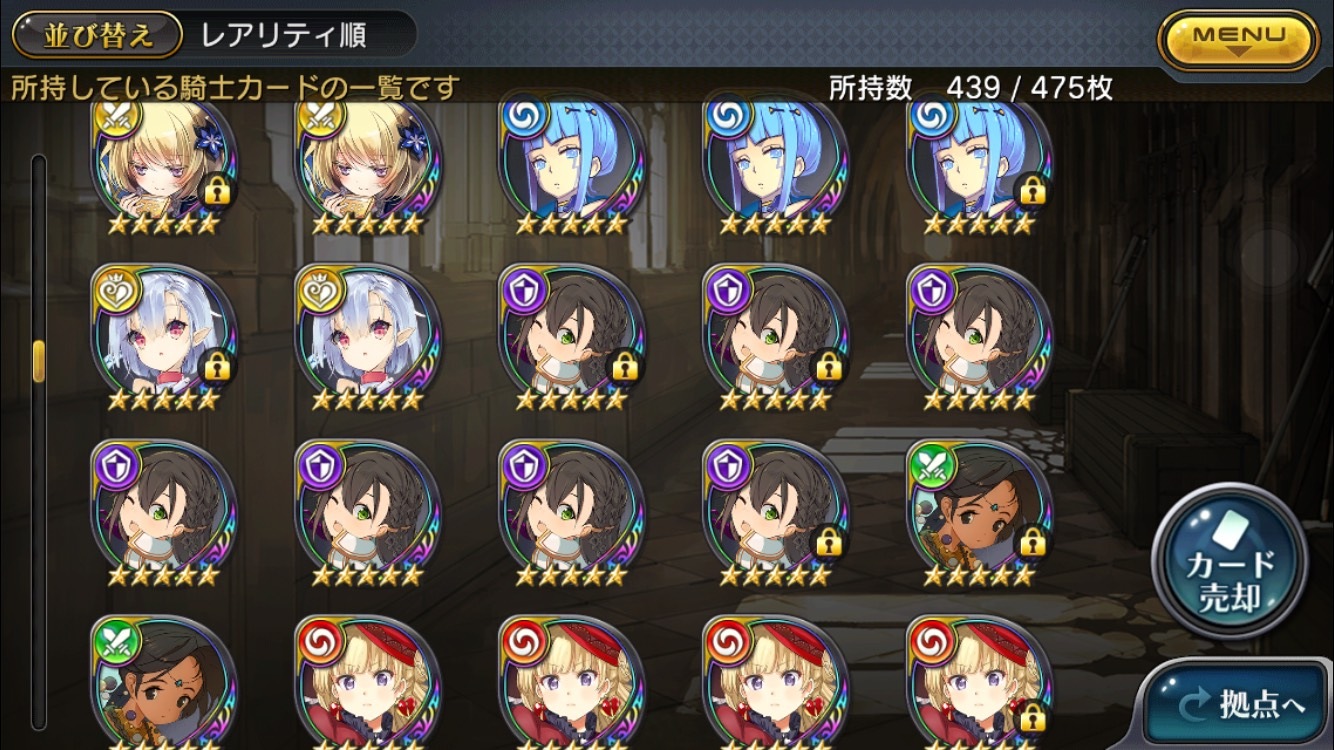Select the locked blonde flower-hairpin card

(165, 165)
